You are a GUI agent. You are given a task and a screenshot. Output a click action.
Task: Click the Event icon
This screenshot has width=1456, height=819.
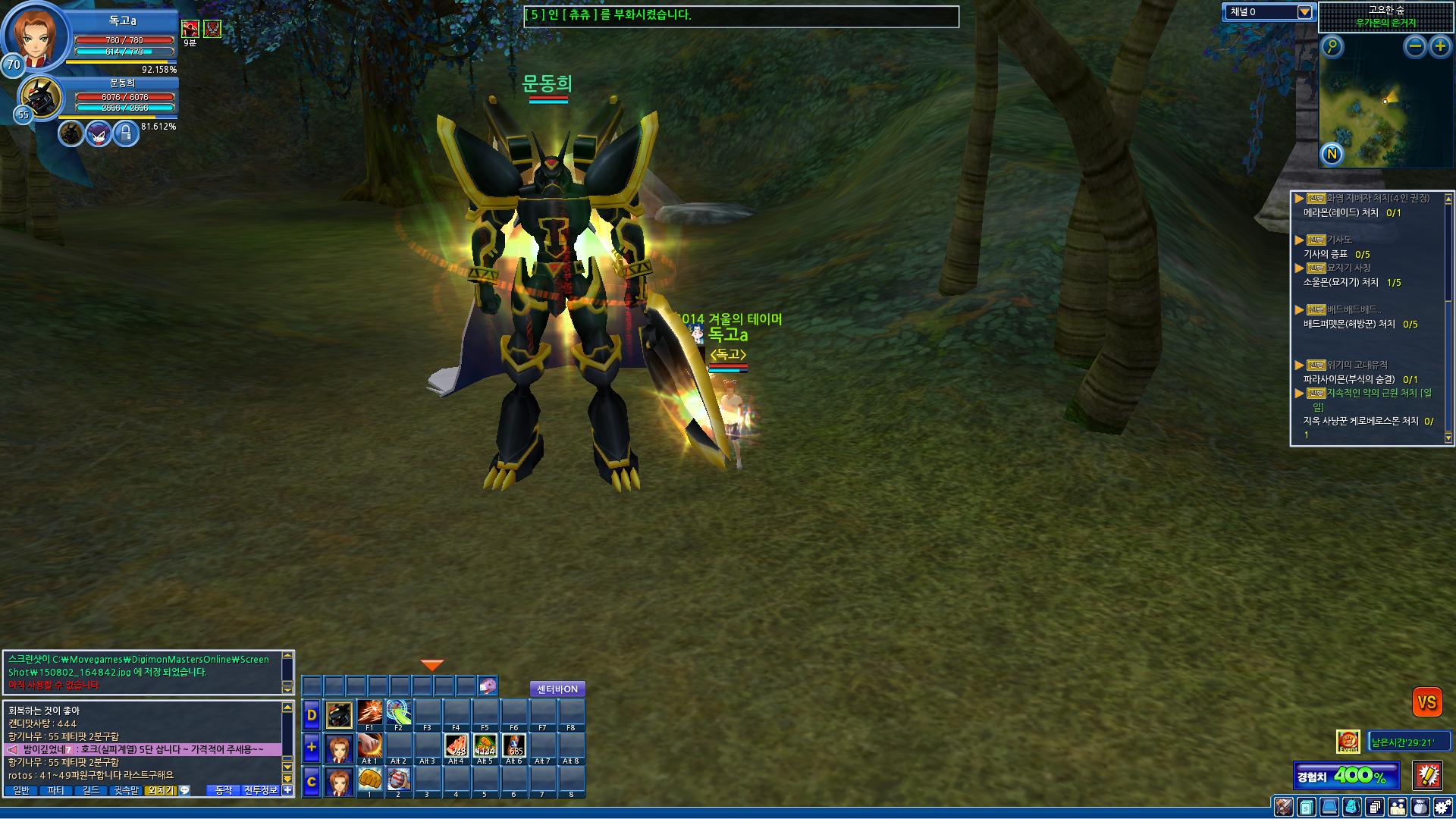pyautogui.click(x=1348, y=742)
